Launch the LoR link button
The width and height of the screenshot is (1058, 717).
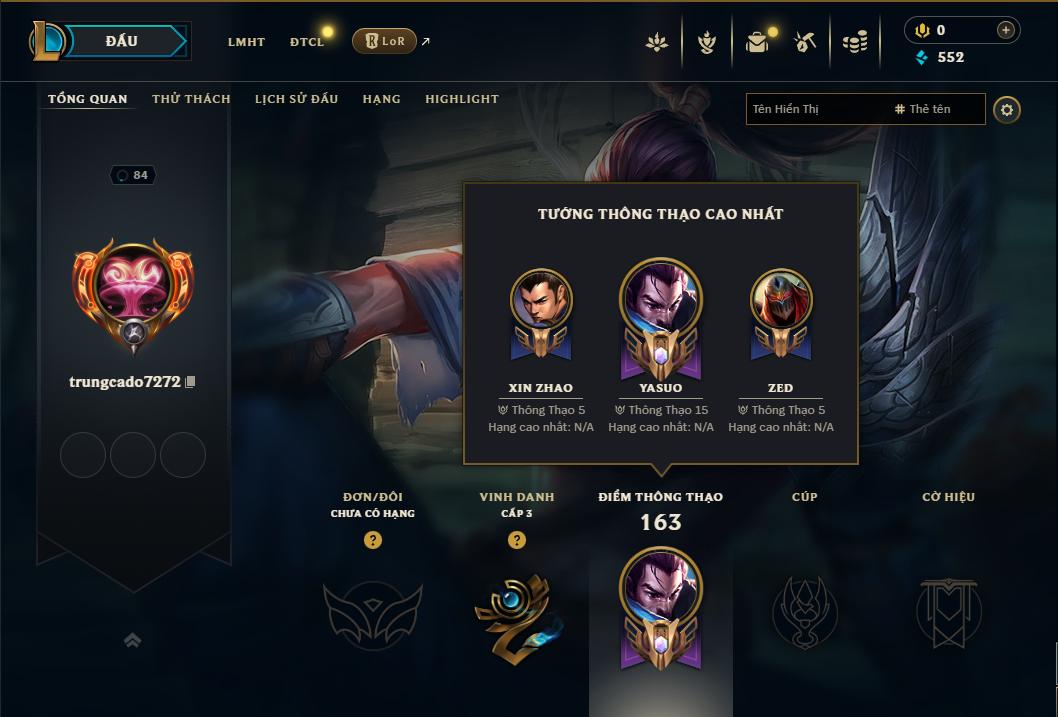(x=385, y=41)
